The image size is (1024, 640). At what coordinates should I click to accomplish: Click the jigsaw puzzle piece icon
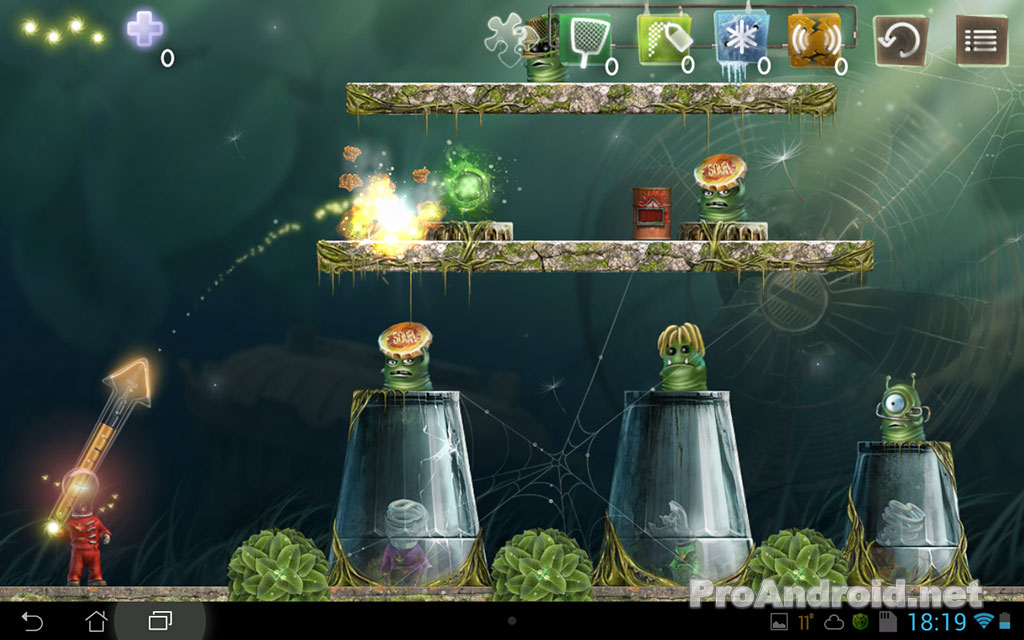[x=505, y=38]
